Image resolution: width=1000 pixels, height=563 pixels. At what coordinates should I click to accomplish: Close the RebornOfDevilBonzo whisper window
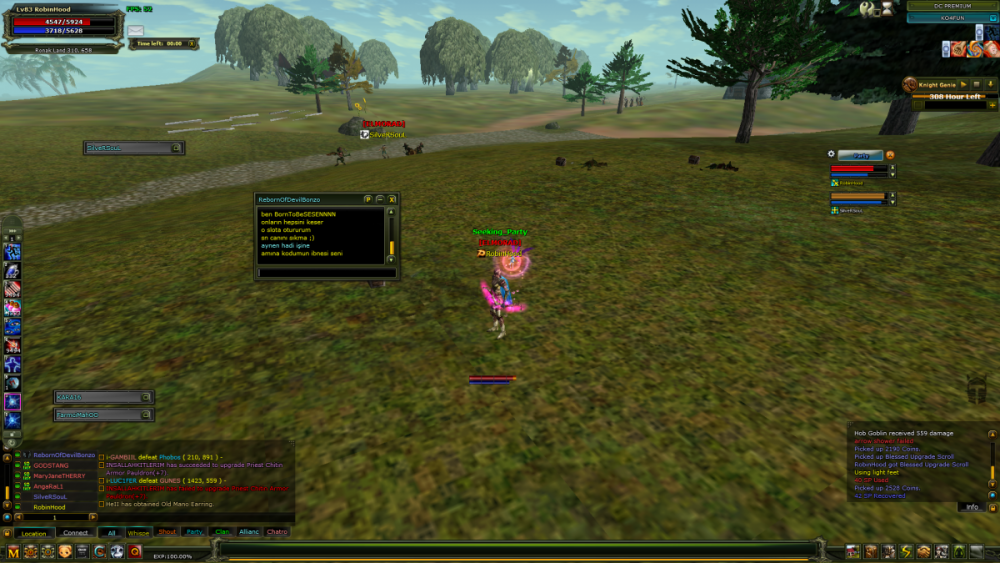[x=392, y=199]
